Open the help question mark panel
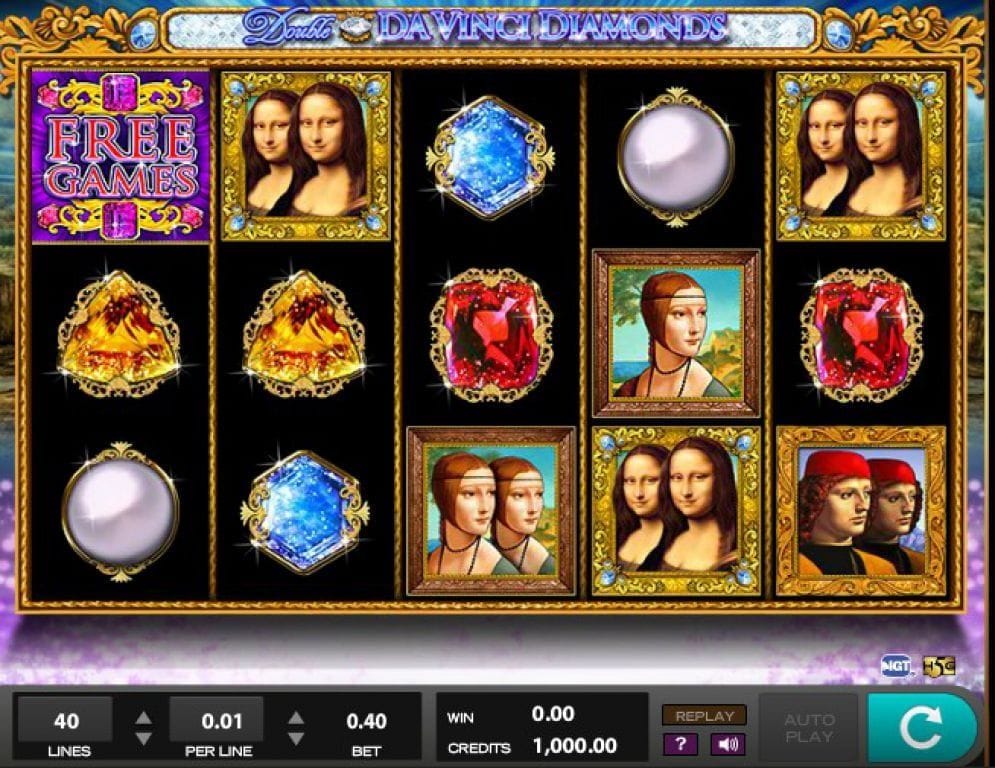Viewport: 995px width, 768px height. pyautogui.click(x=681, y=744)
